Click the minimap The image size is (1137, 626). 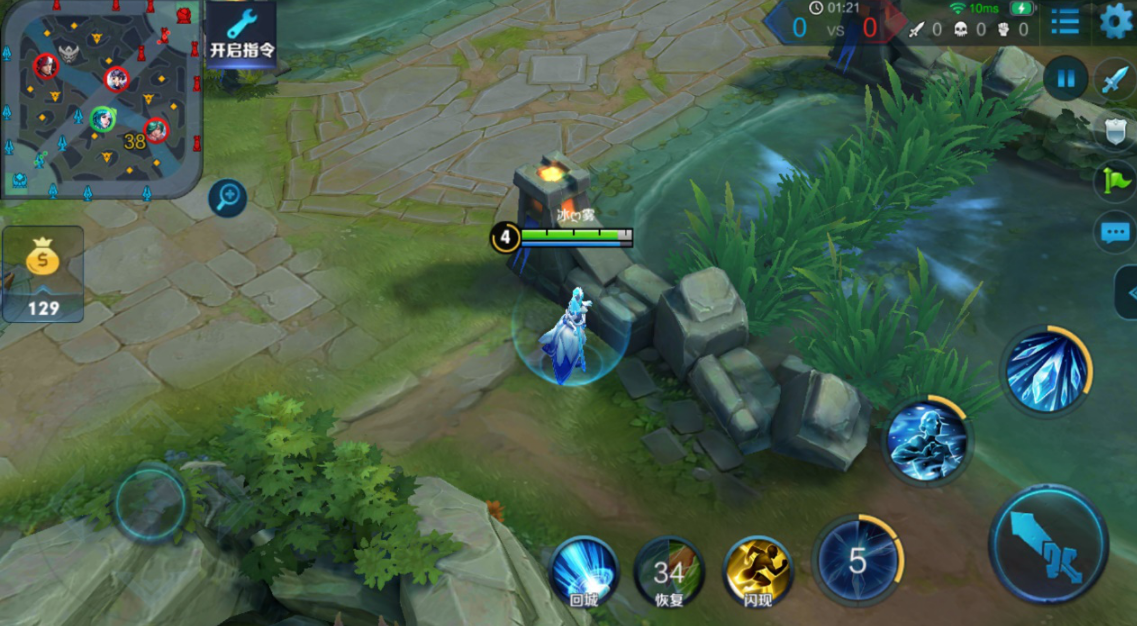pos(100,98)
